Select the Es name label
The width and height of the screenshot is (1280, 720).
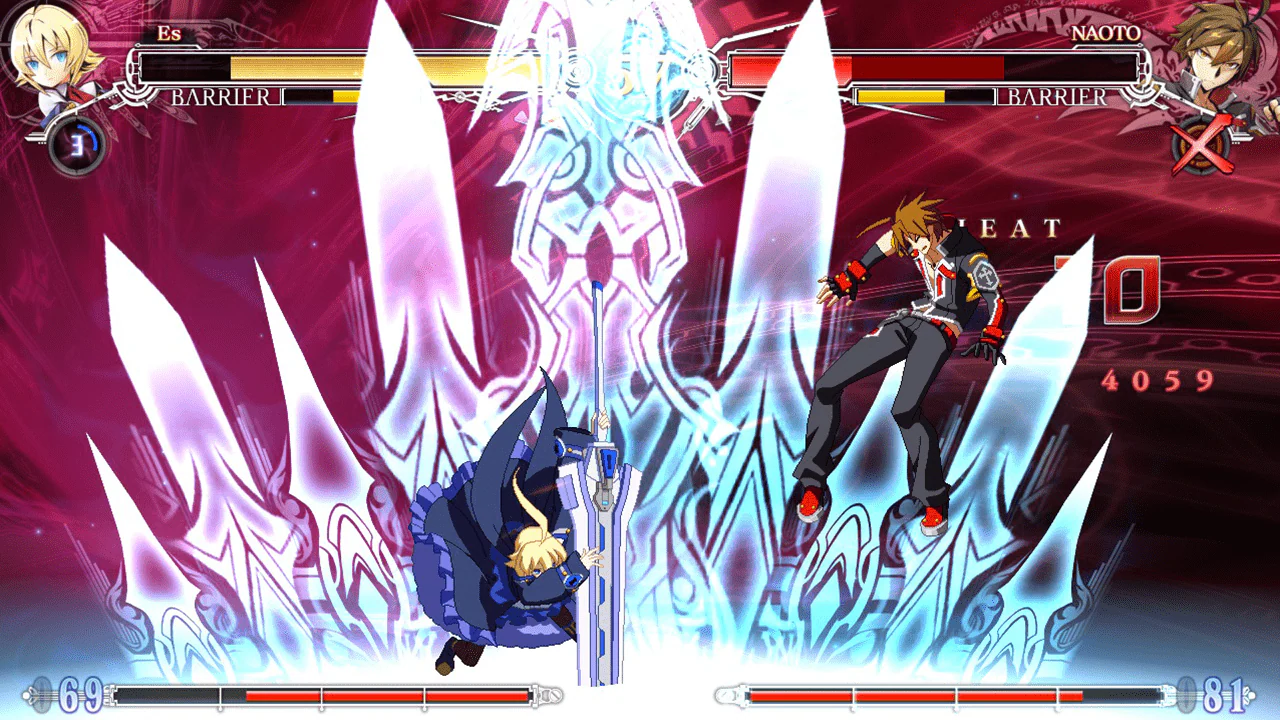(170, 35)
